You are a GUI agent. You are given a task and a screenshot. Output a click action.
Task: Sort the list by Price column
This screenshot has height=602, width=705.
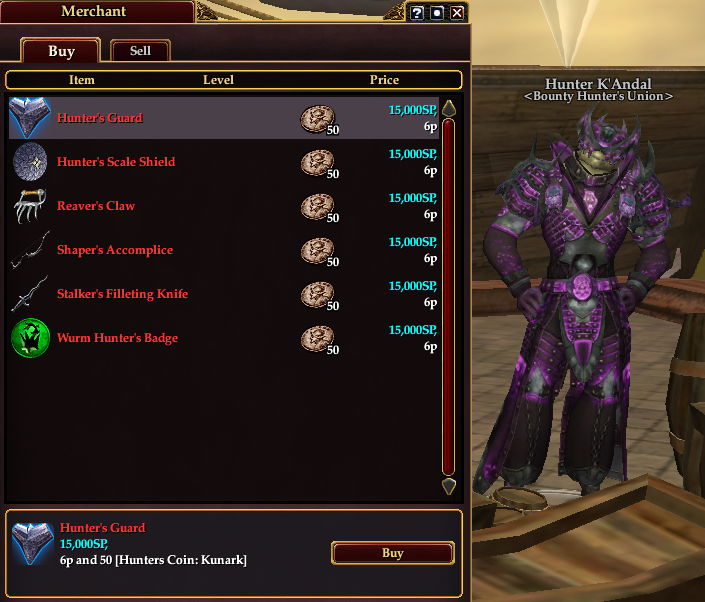click(x=384, y=80)
